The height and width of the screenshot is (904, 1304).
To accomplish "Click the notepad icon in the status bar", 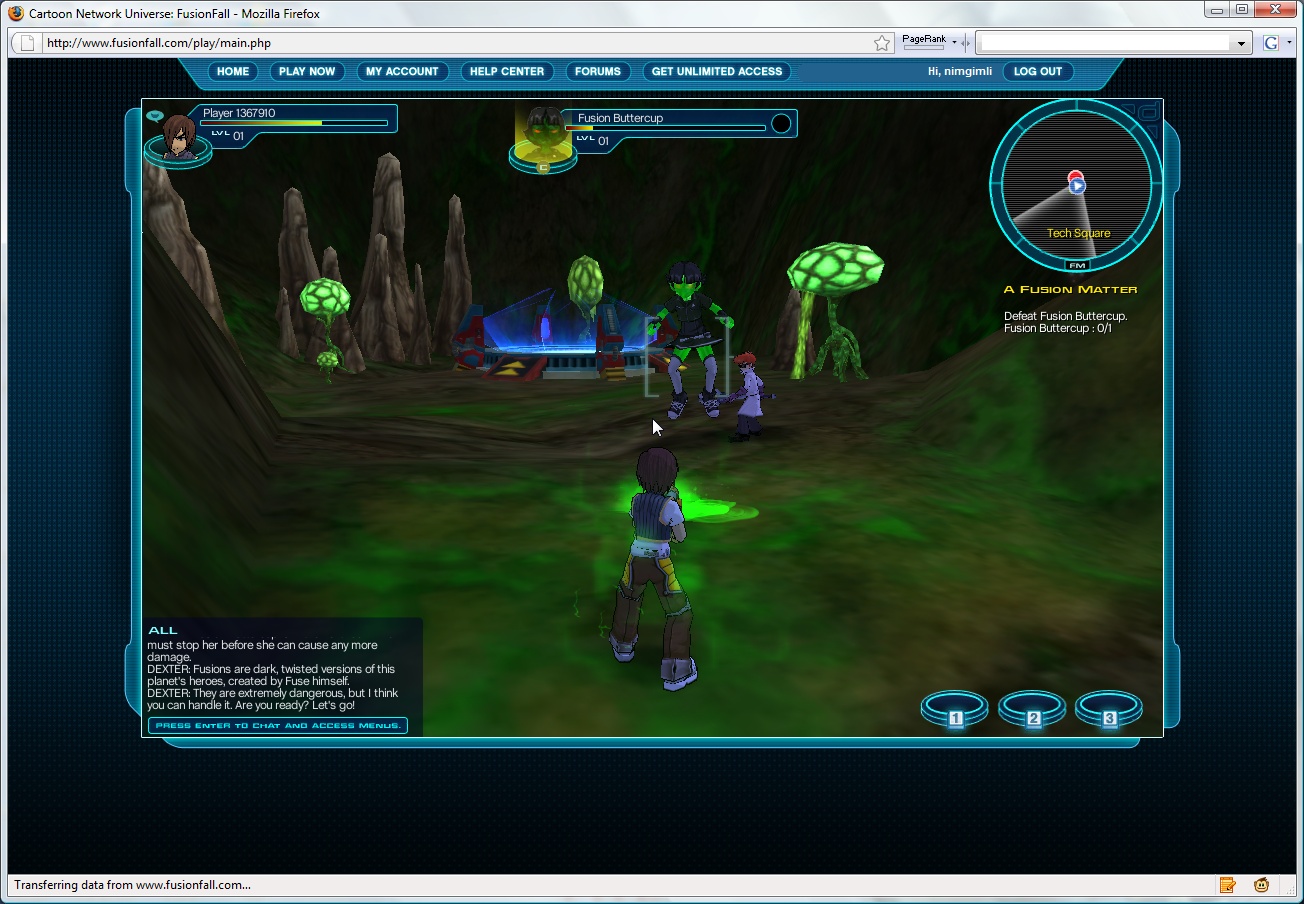I will (1228, 885).
